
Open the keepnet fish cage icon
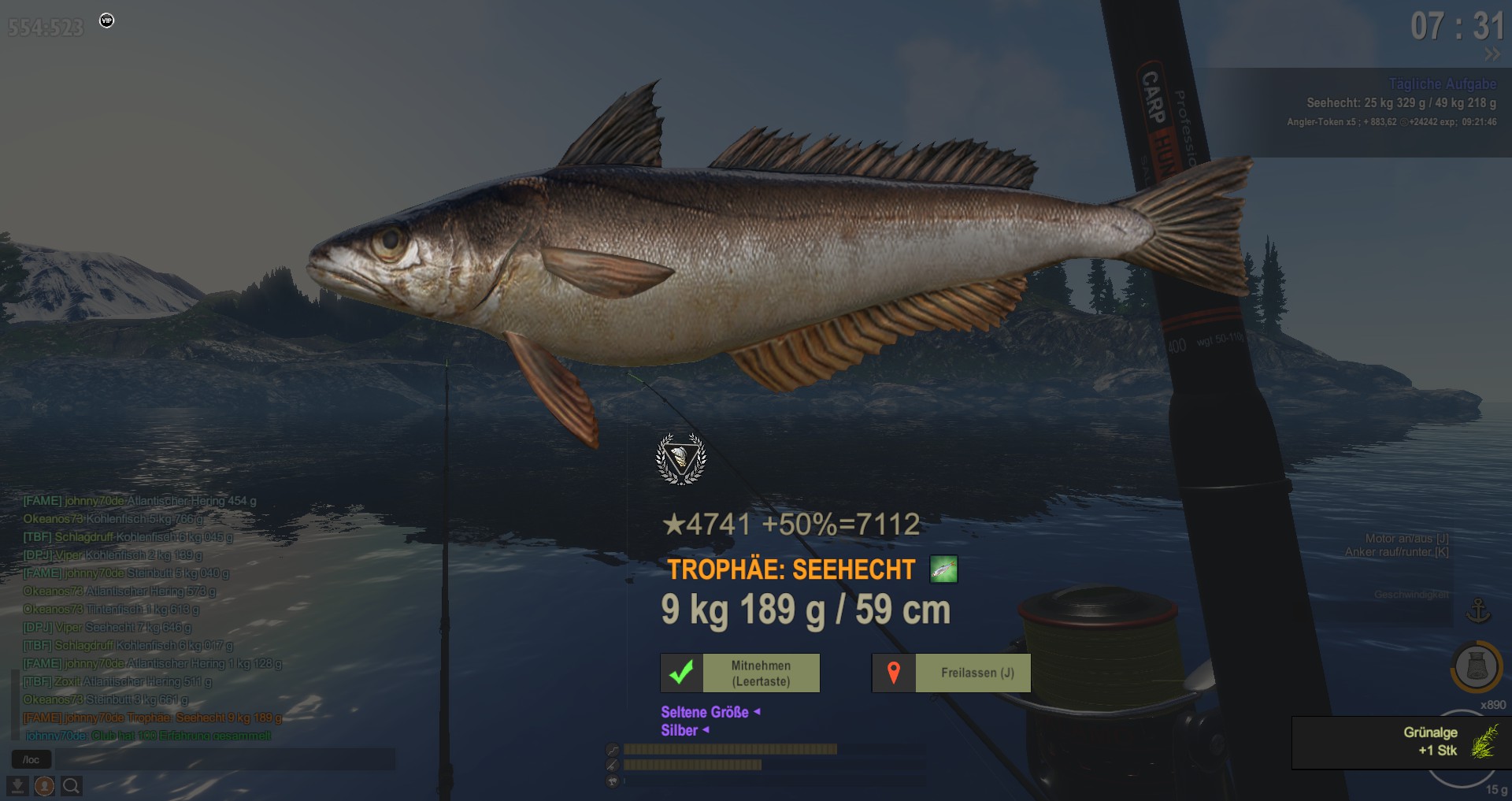[x=1477, y=666]
